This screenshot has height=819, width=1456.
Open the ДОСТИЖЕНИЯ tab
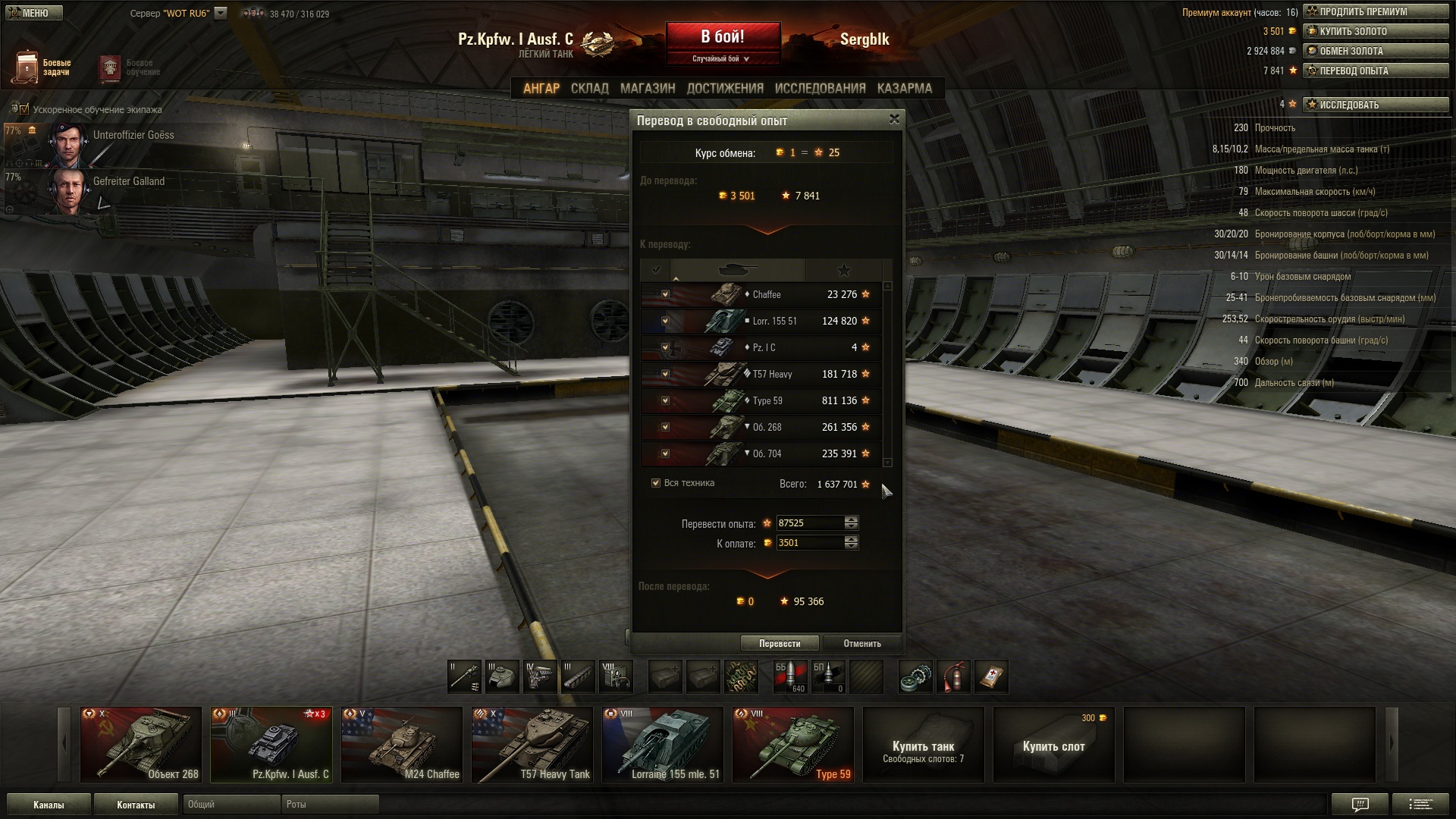(725, 88)
